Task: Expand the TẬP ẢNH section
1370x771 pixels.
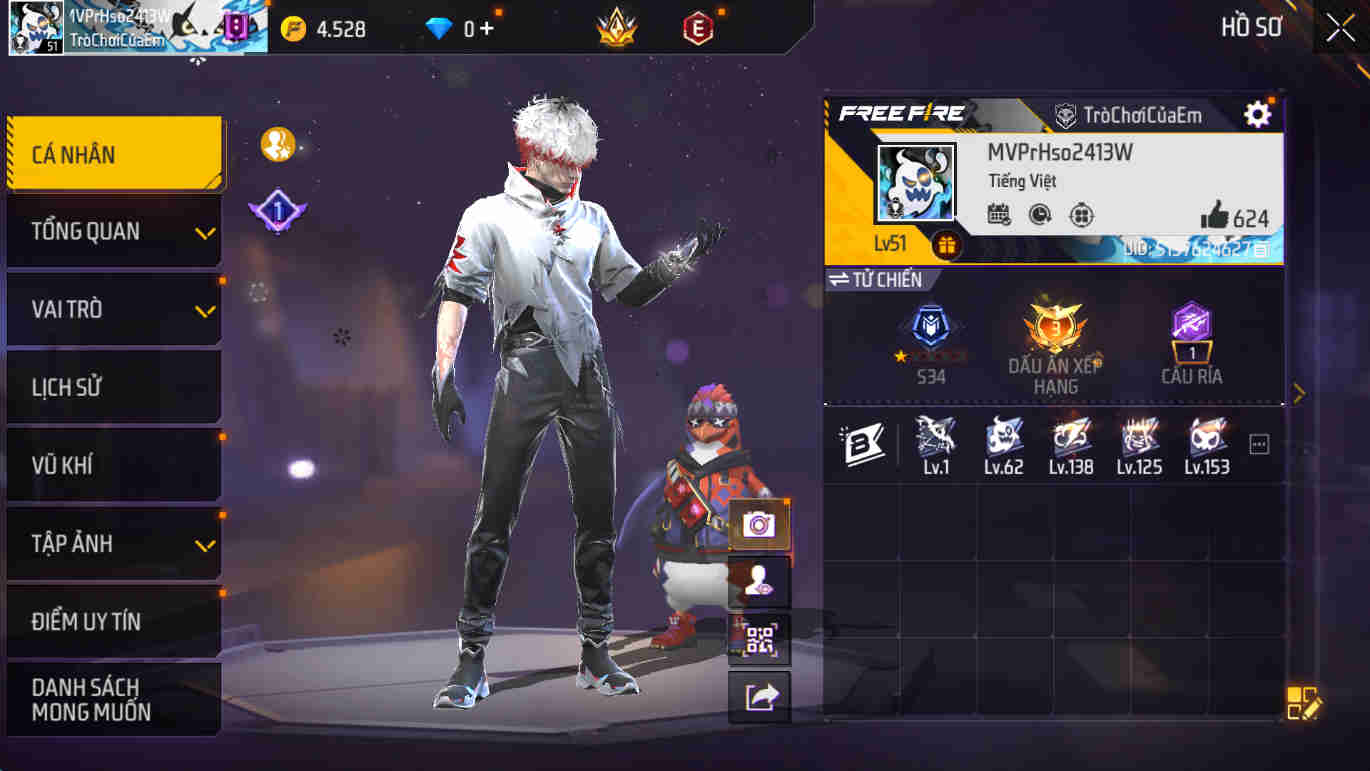Action: [x=113, y=543]
